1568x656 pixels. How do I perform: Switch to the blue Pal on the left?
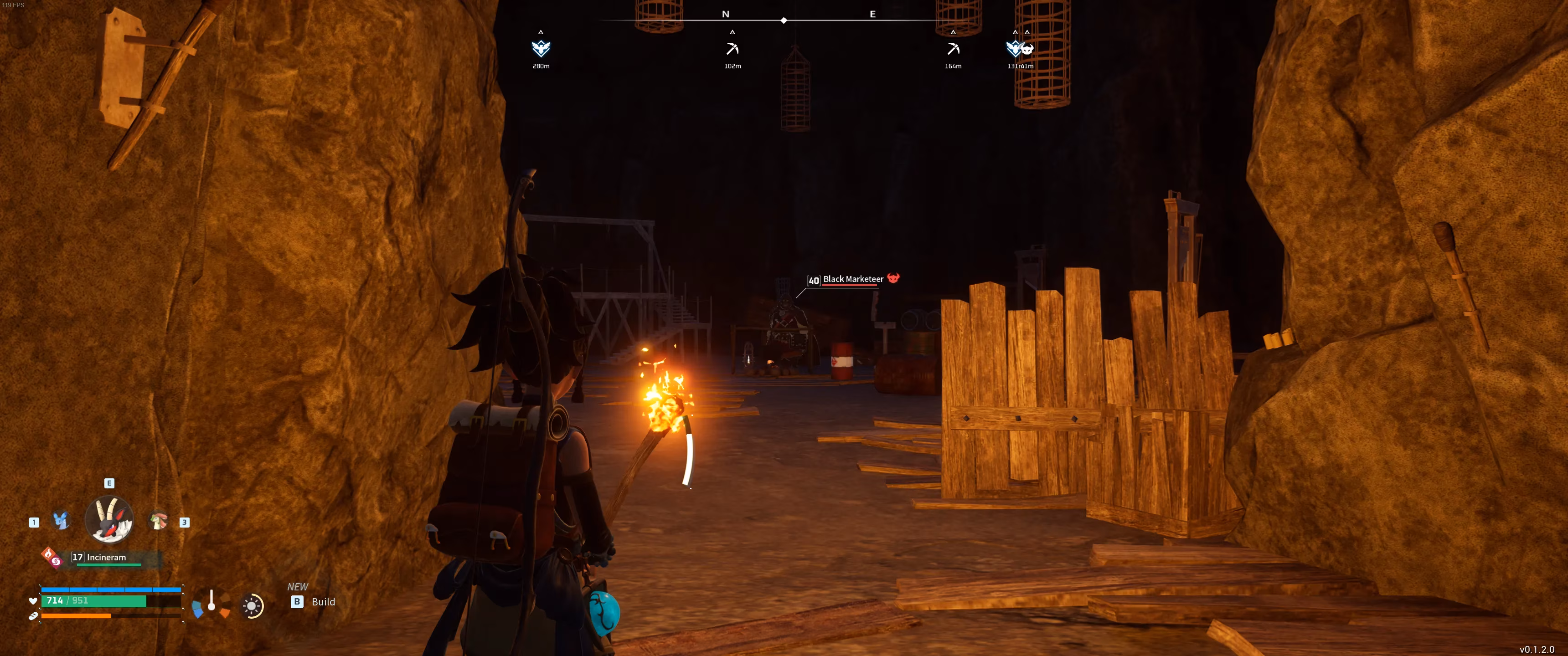coord(61,520)
